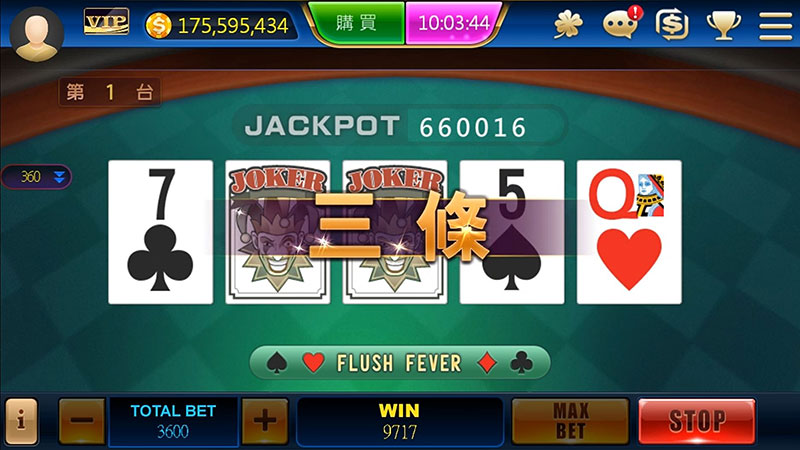Image resolution: width=800 pixels, height=450 pixels.
Task: Tap the Flush Fever banner
Action: point(400,362)
